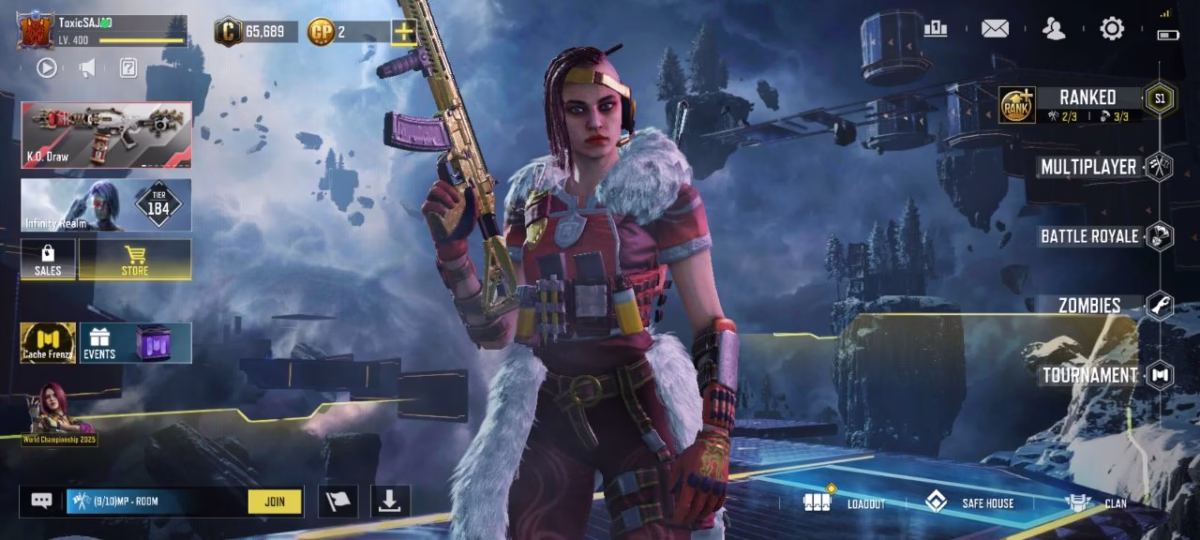This screenshot has height=540, width=1200.
Task: View the leaderboard podium icon
Action: (x=936, y=29)
